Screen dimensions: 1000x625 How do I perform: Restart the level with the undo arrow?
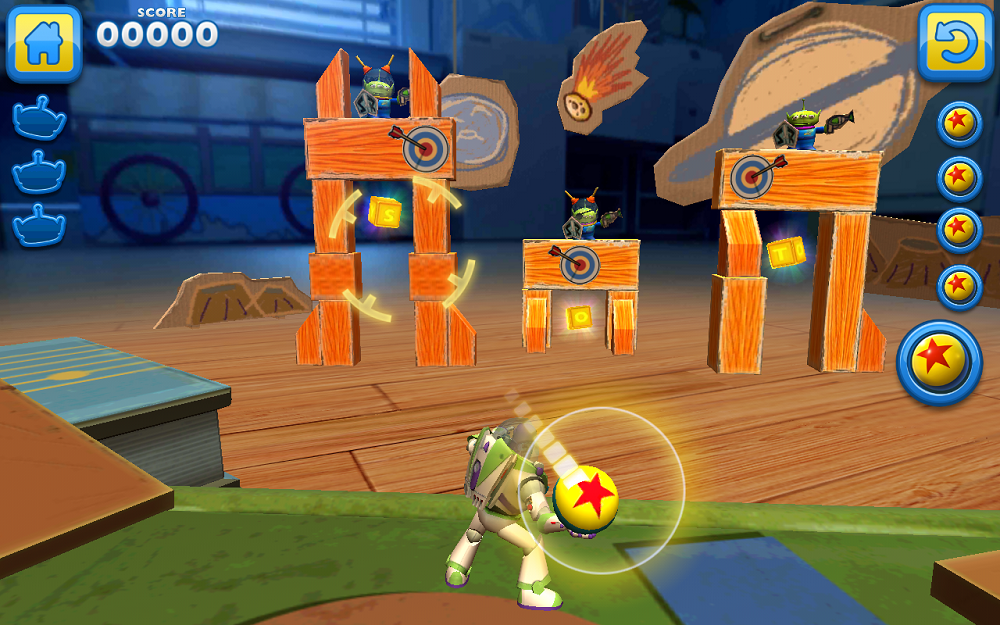tap(956, 42)
